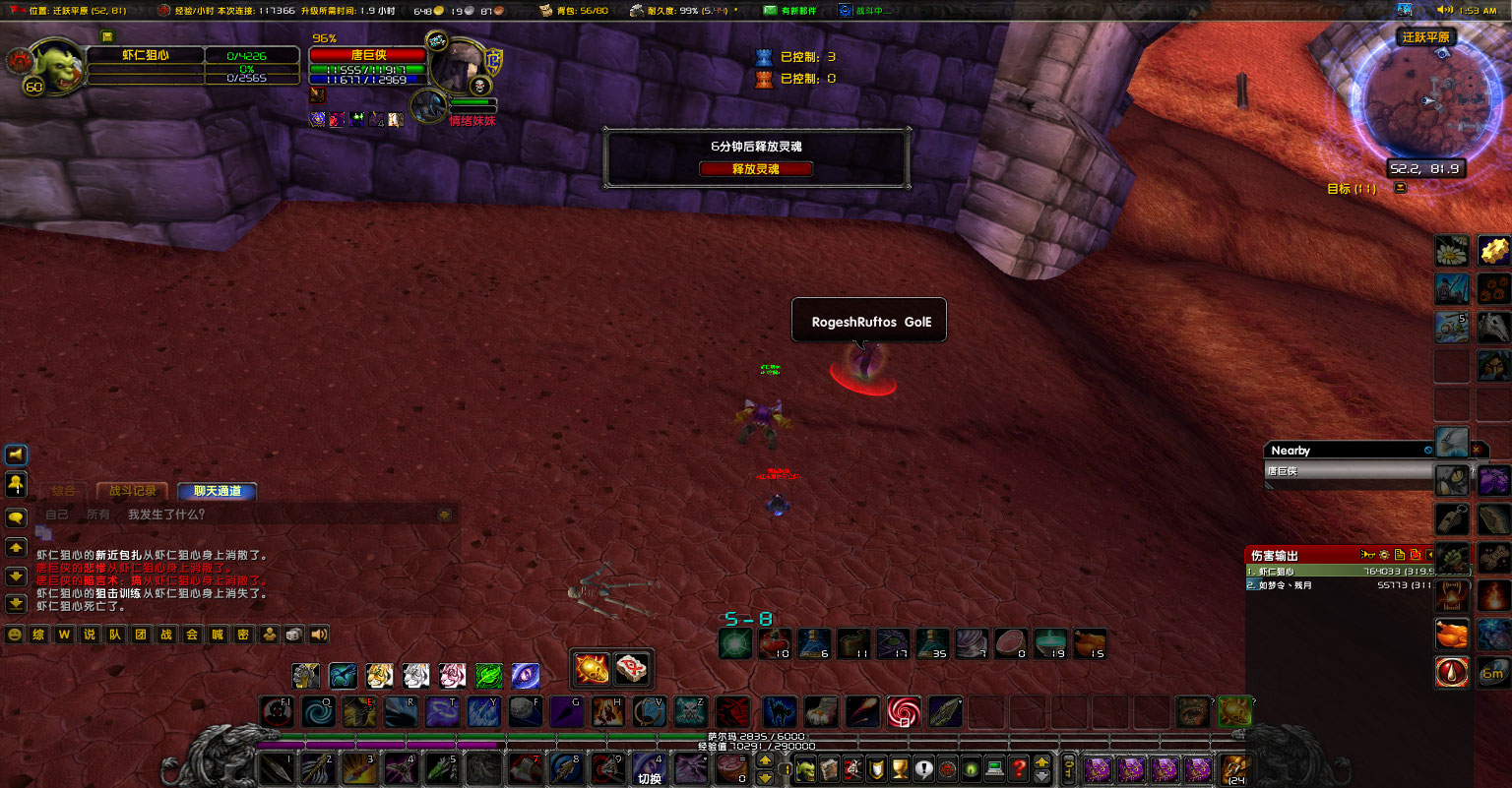Expand the 目标 (11) target list under the minimap
Screen dimensions: 1512x788
(1400, 186)
